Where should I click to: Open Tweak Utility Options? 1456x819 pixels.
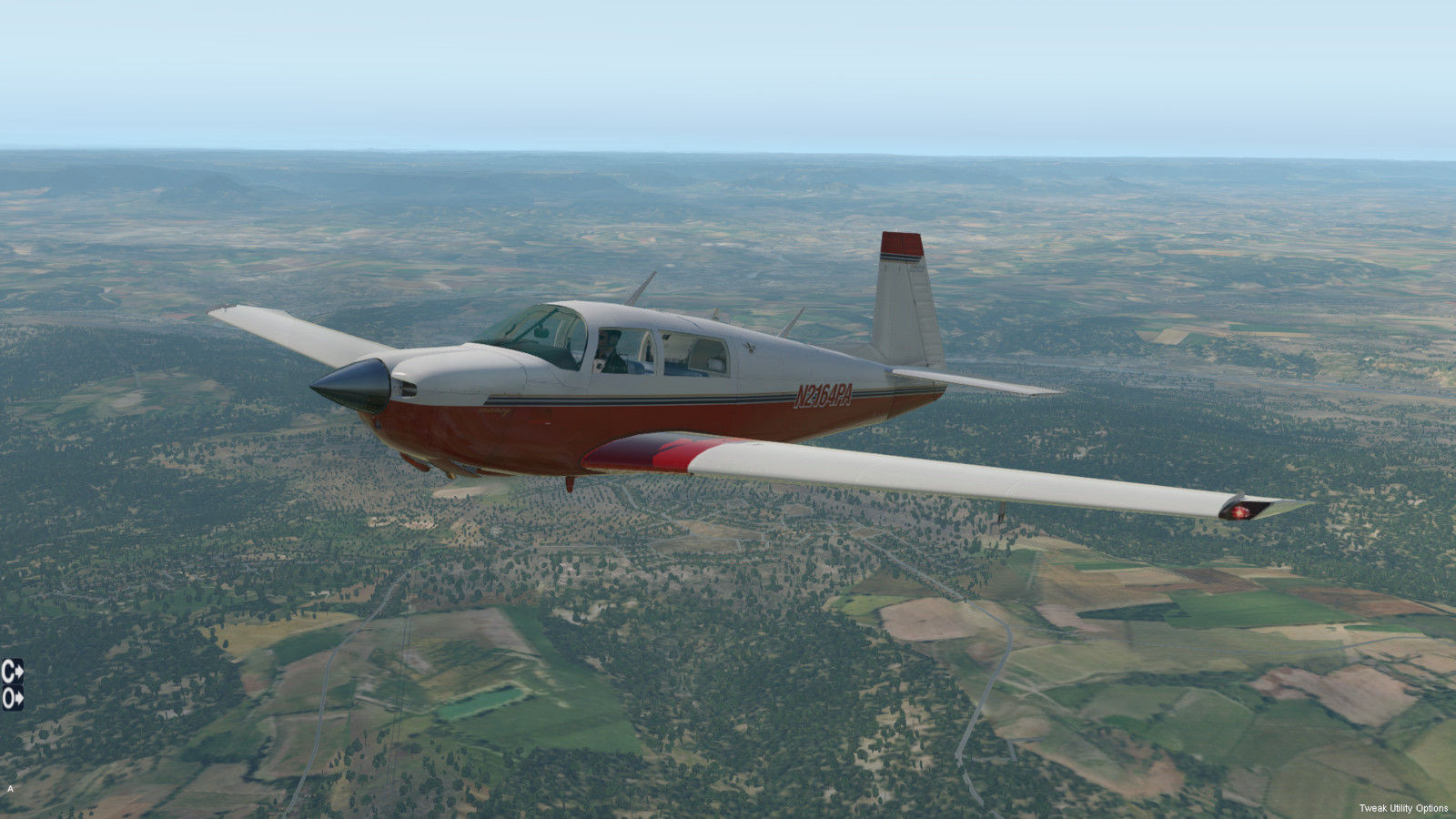pos(1403,808)
